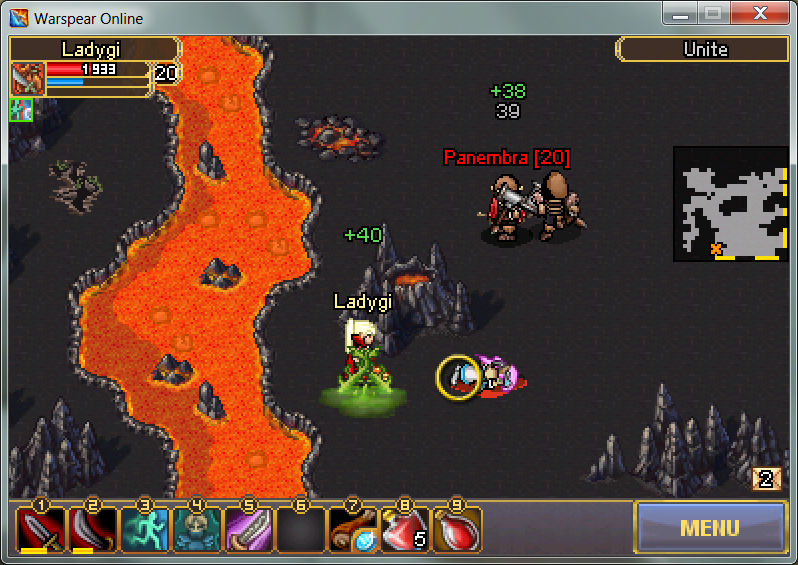The image size is (798, 565).
Task: Use the scroll item in slot 7
Action: (353, 530)
